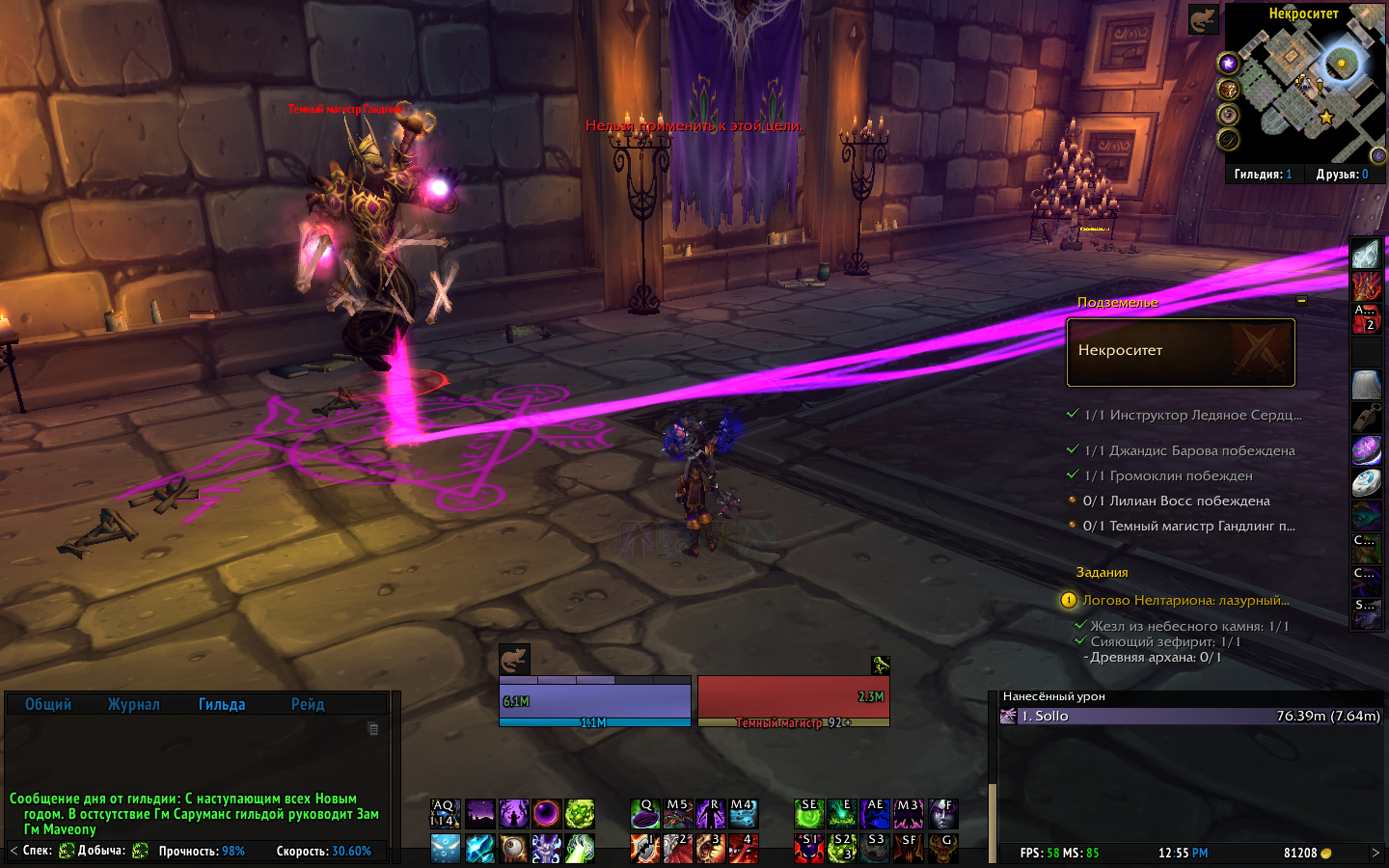Activate the grey masked face ability on F

point(942,814)
